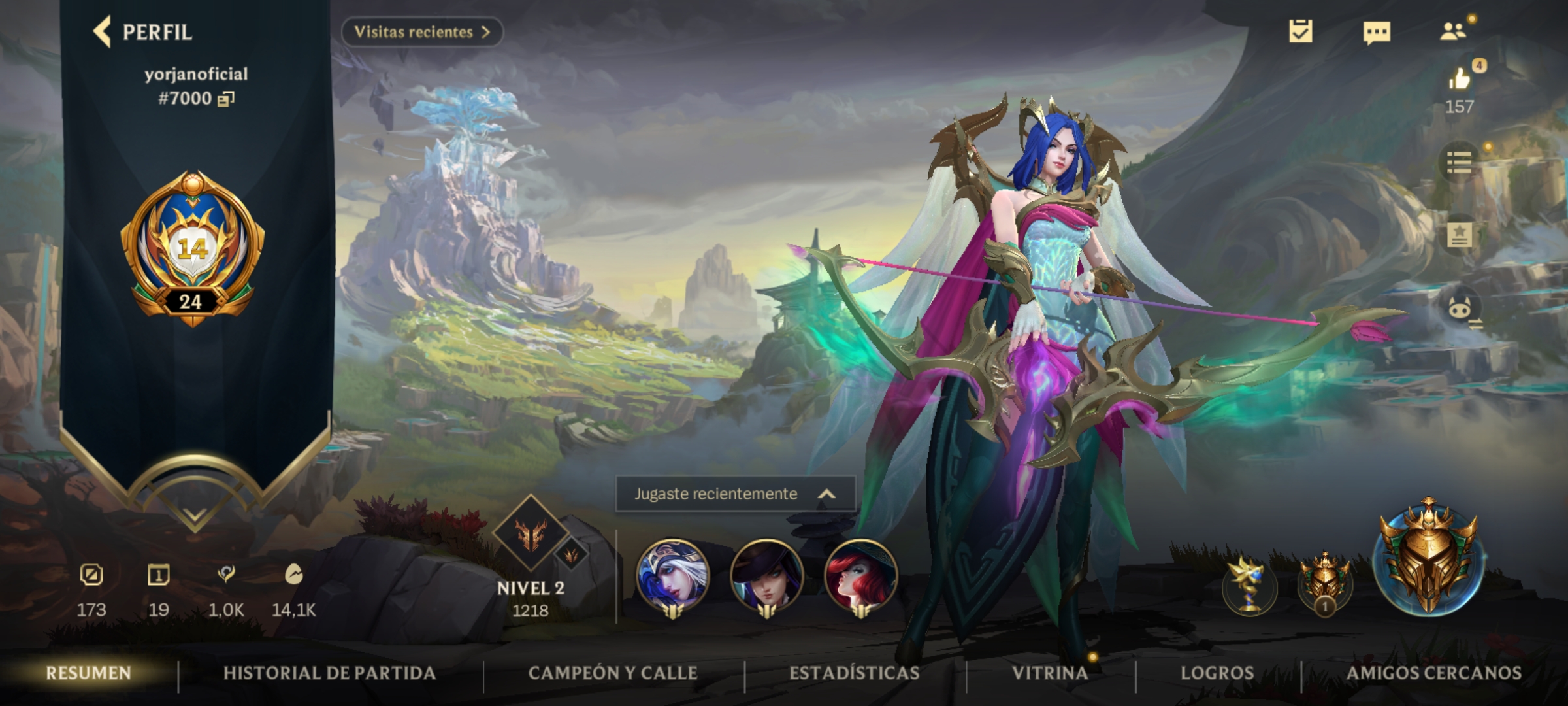
Task: Go back from the Perfil screen
Action: pyautogui.click(x=103, y=32)
